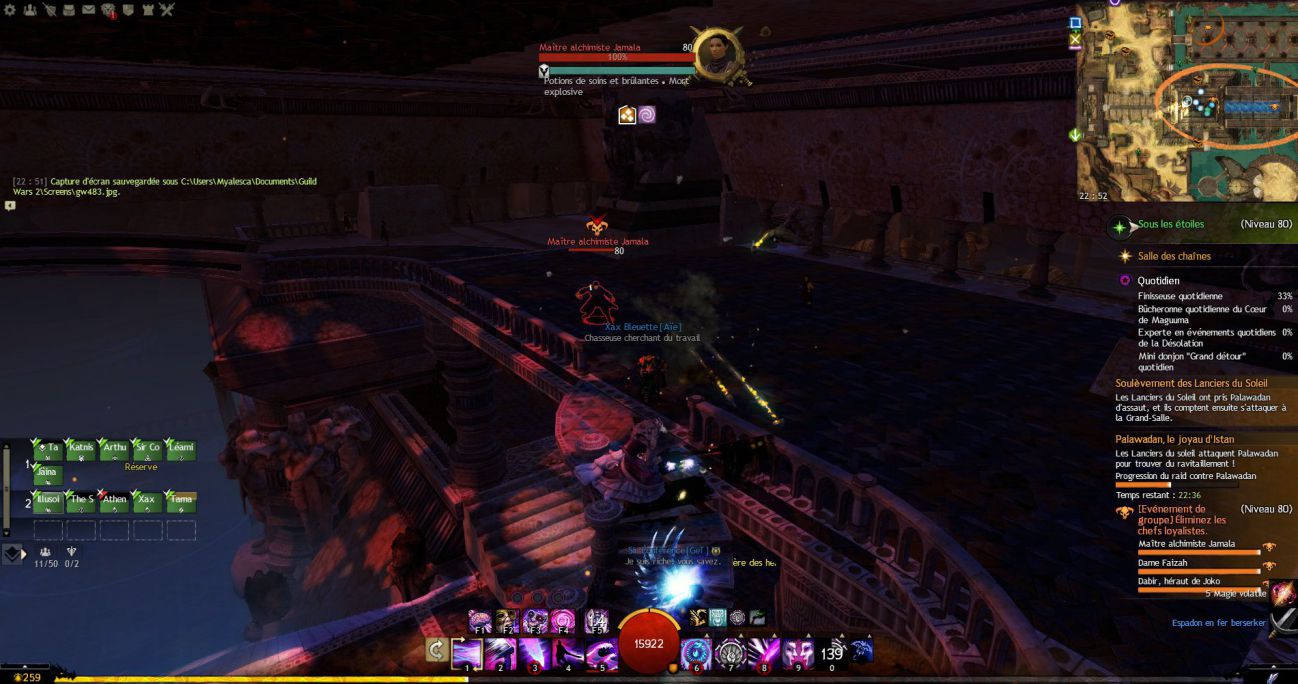1298x684 pixels.
Task: Use the F1 brain shatter skill
Action: tap(480, 620)
